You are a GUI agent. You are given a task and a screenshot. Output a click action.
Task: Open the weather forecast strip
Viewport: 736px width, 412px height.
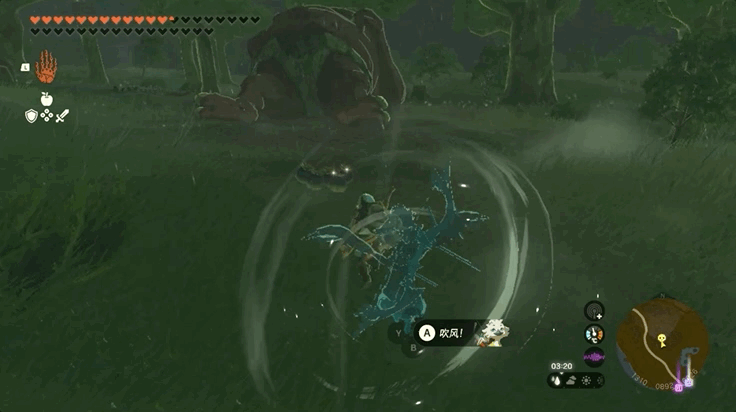click(577, 380)
